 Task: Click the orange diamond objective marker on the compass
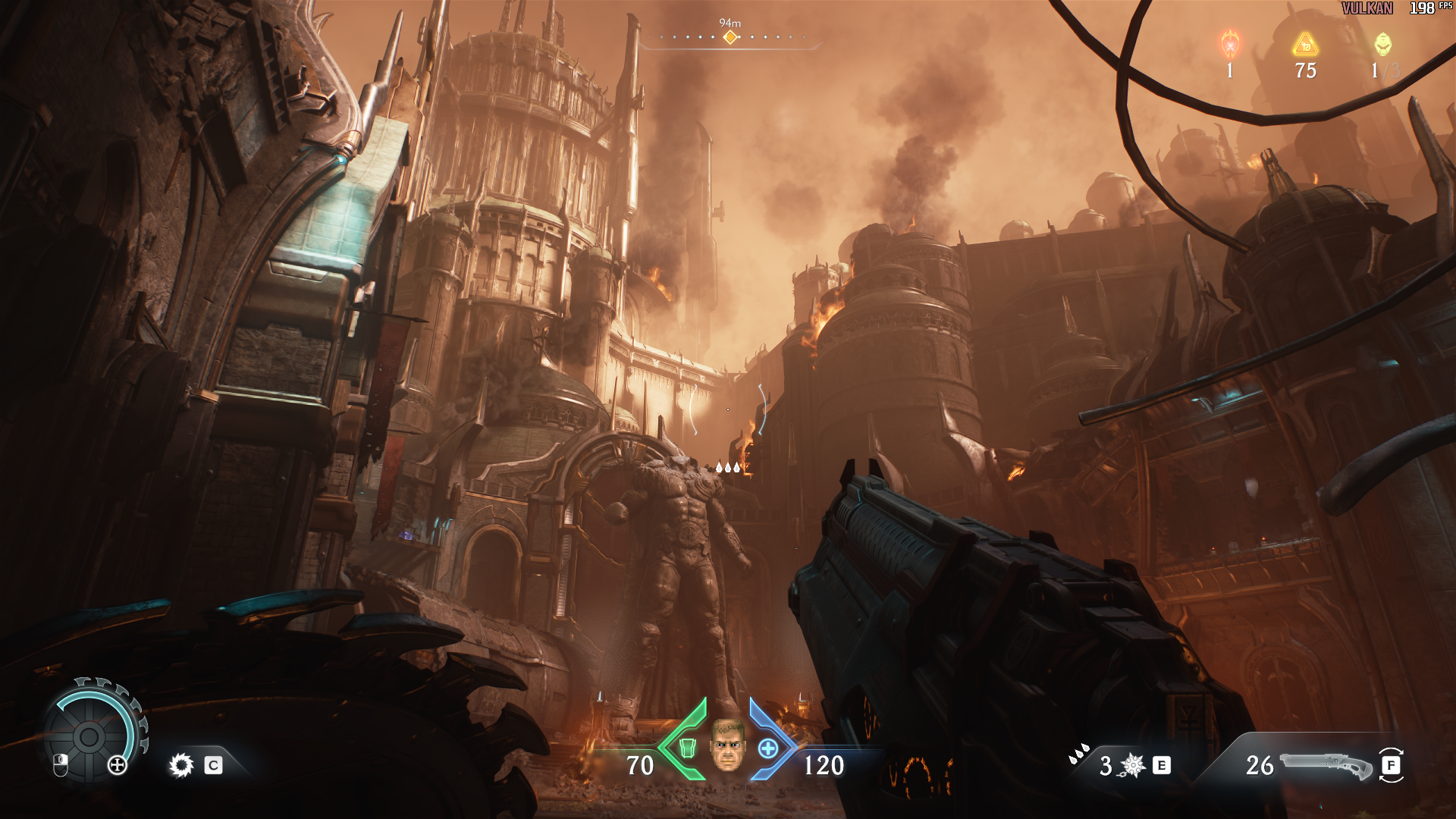(730, 37)
